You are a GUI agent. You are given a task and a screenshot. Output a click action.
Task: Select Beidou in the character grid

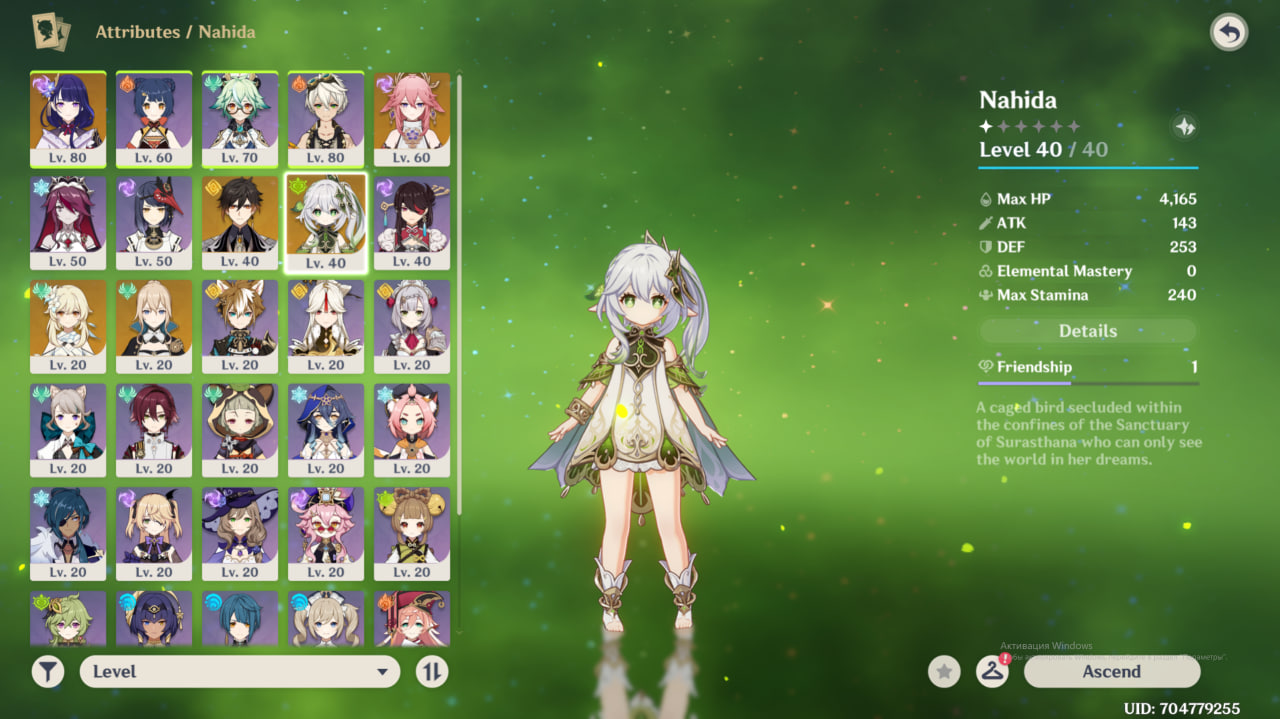[412, 222]
